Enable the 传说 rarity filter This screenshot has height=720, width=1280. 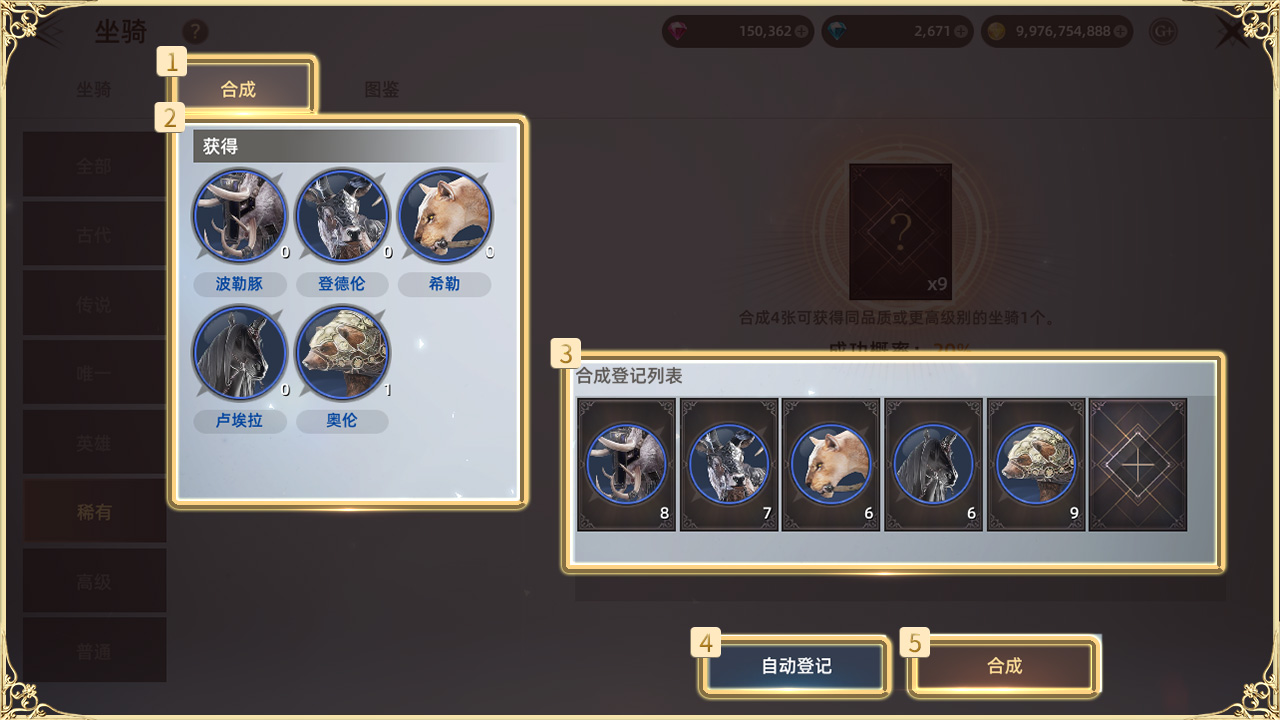(93, 302)
